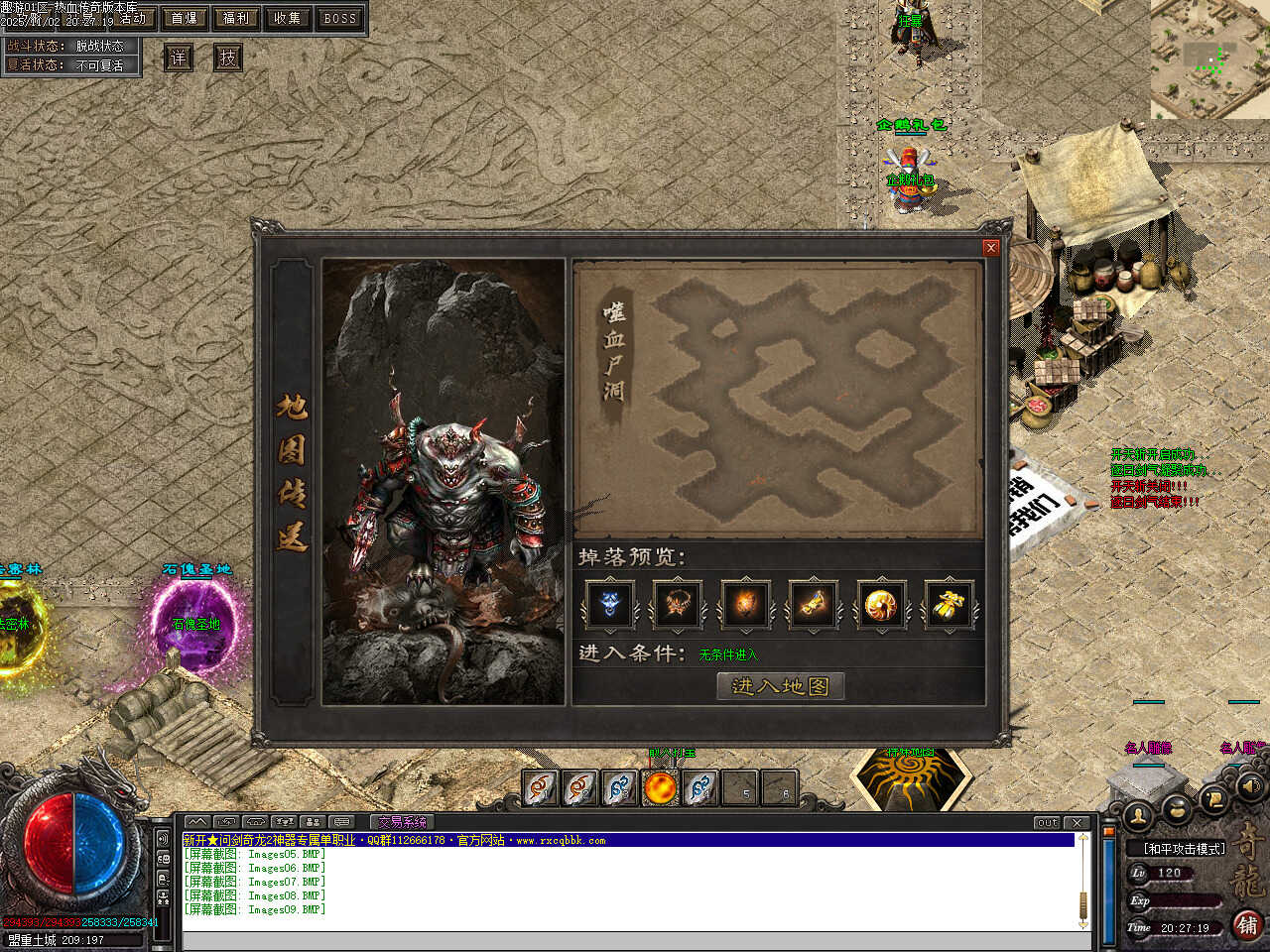Close the map teleport dialog
Image resolution: width=1270 pixels, height=952 pixels.
click(x=990, y=248)
